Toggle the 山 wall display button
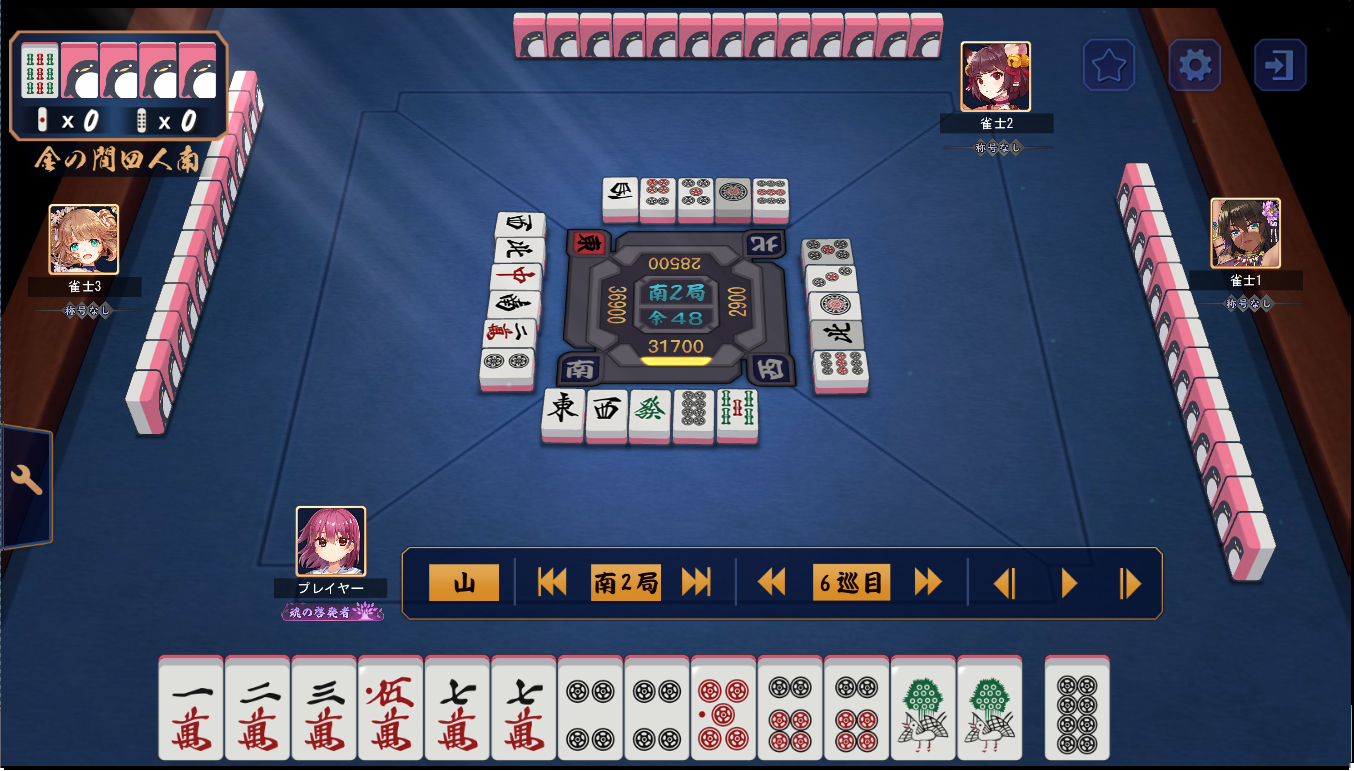Viewport: 1354px width, 771px height. (463, 581)
